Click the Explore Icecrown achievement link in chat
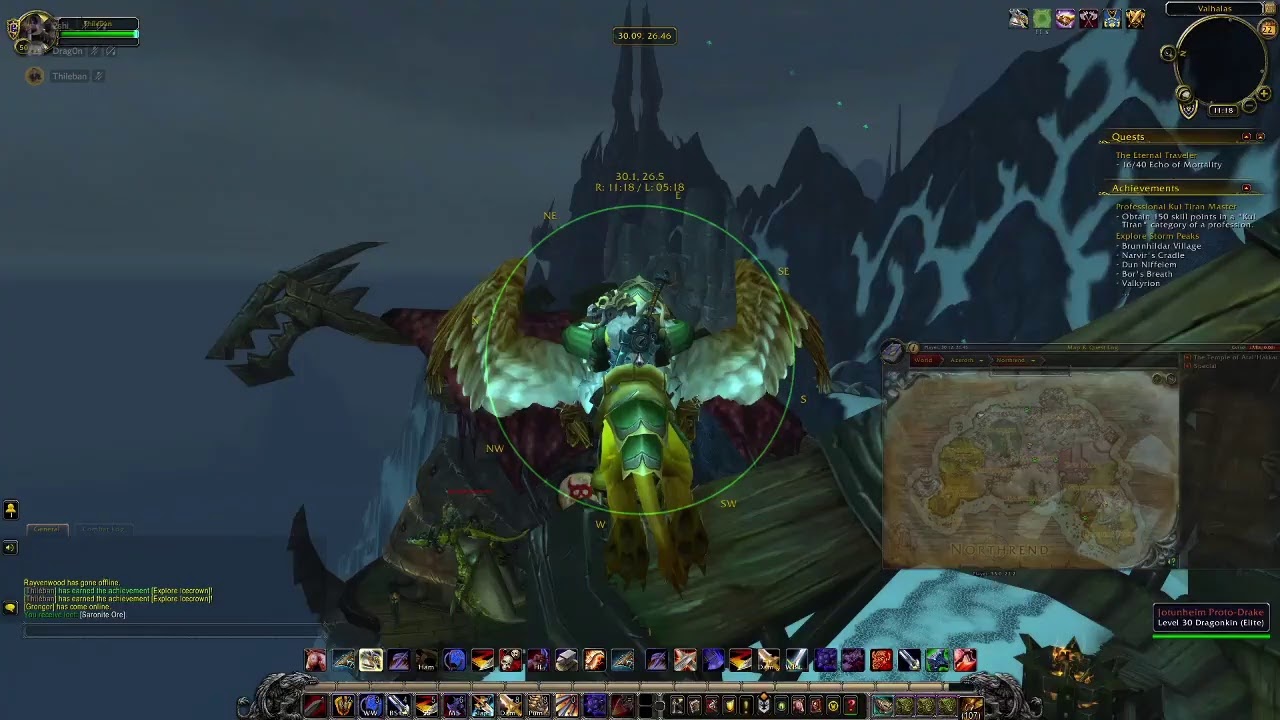Image resolution: width=1280 pixels, height=720 pixels. click(x=181, y=591)
